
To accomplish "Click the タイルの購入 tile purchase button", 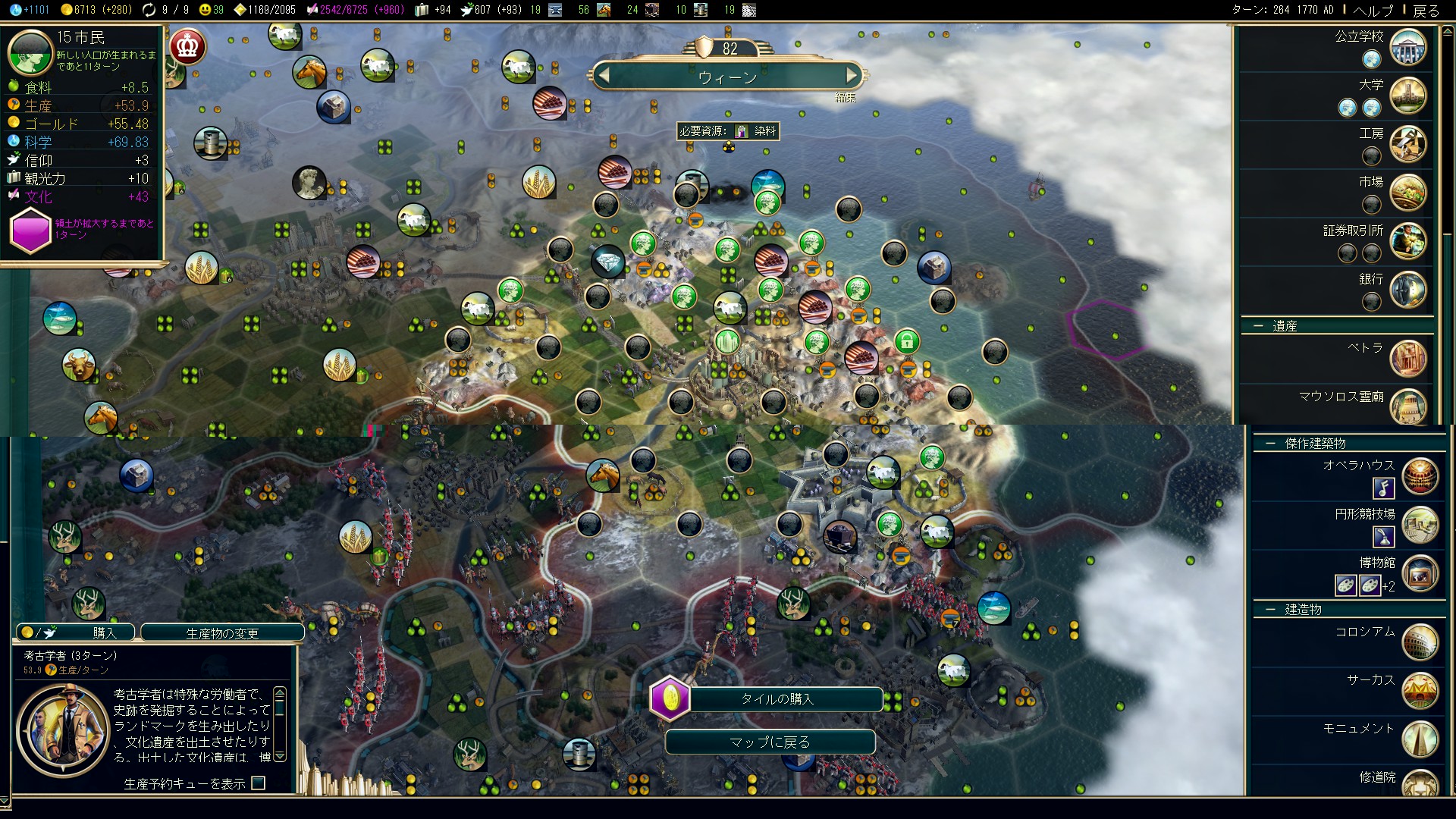I will pyautogui.click(x=777, y=698).
